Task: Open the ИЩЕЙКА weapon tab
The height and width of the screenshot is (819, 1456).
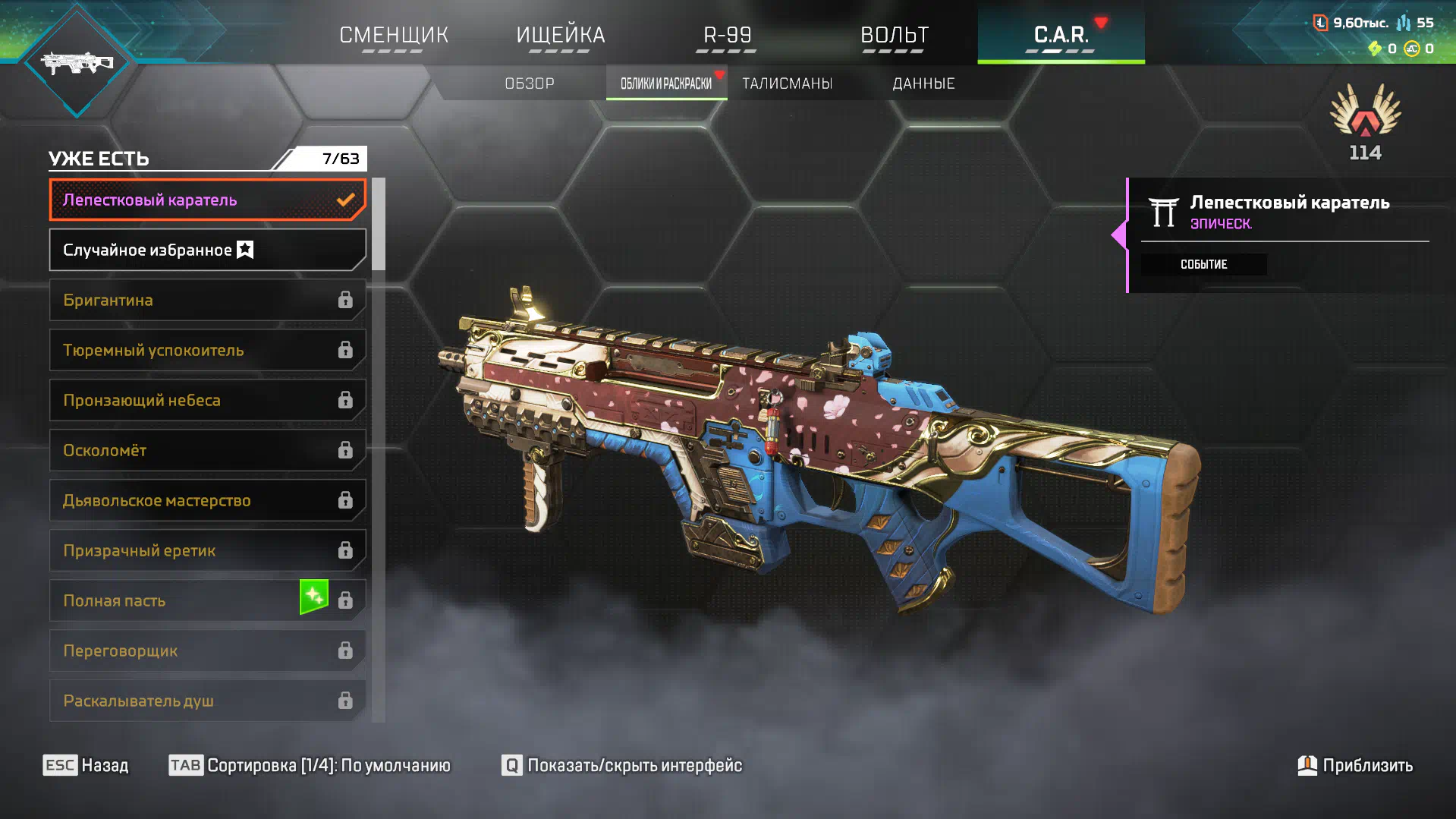Action: (x=561, y=35)
